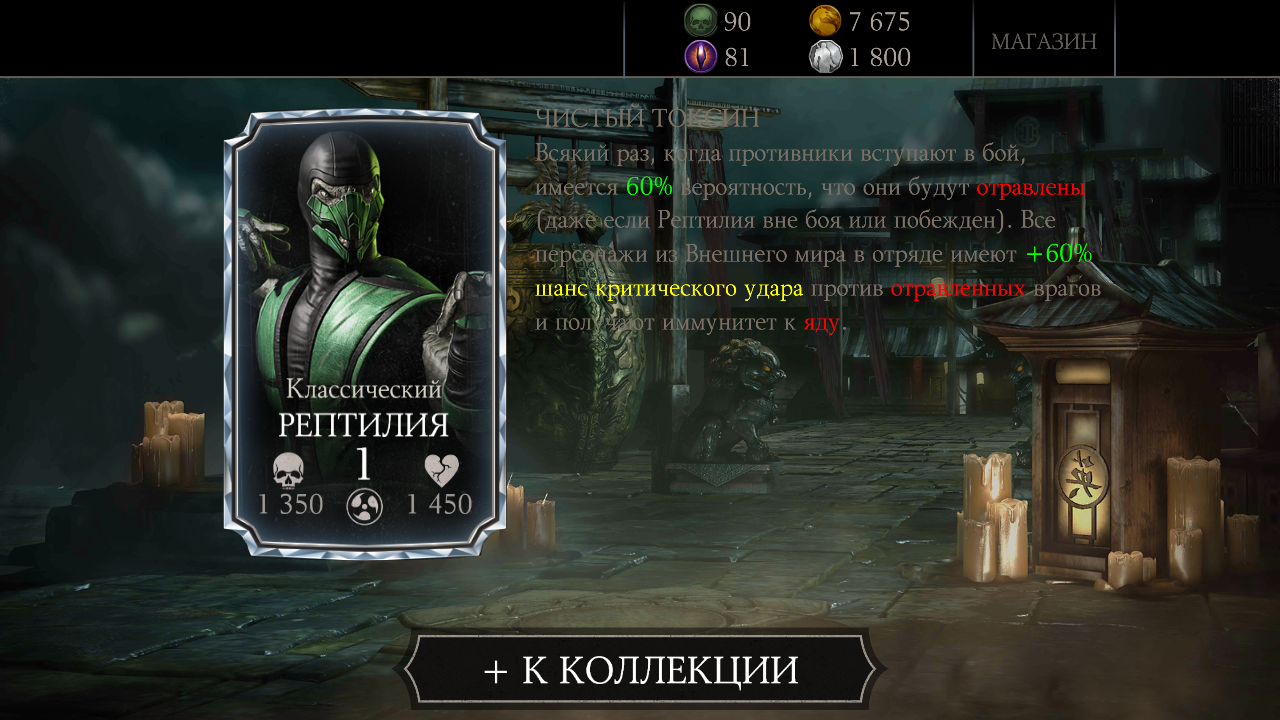Add card with the К КОЛЛЕКЦИИ button

pos(640,669)
